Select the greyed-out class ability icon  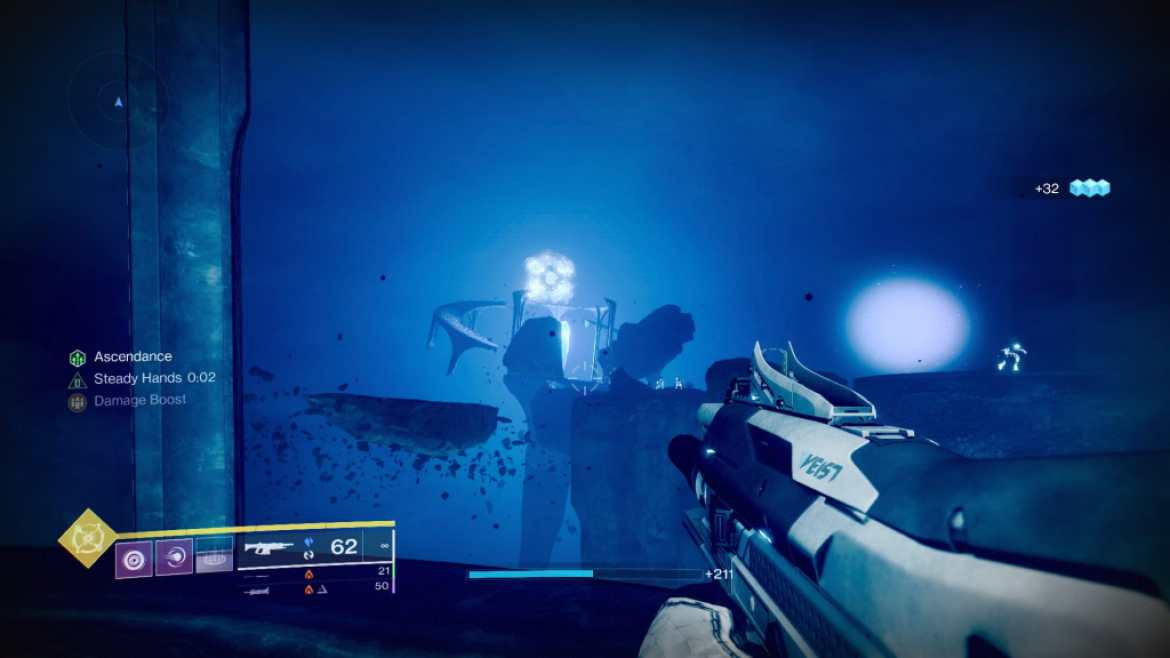214,555
